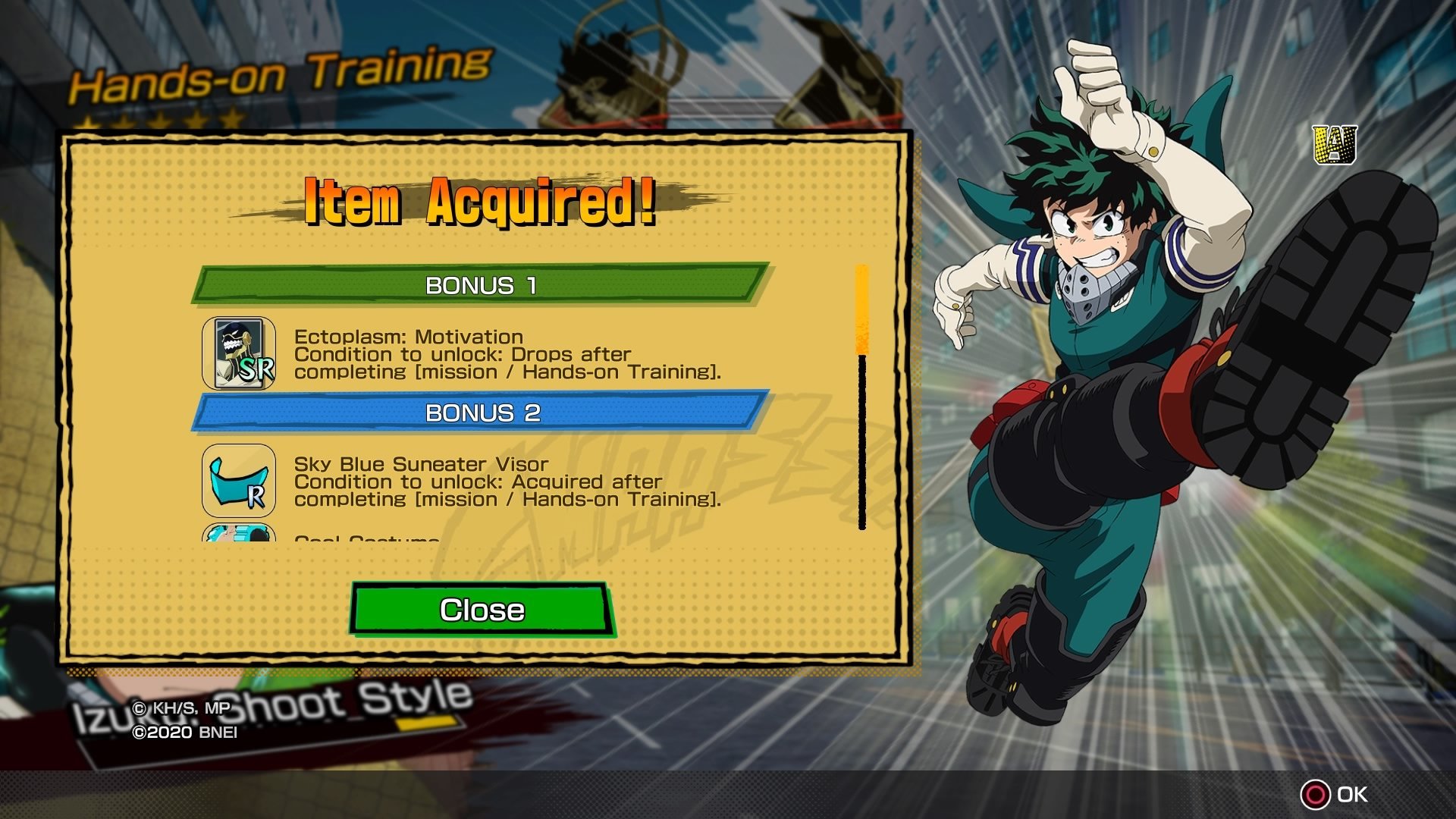Select the BONUS 2 header bar
This screenshot has height=819, width=1456.
[481, 413]
